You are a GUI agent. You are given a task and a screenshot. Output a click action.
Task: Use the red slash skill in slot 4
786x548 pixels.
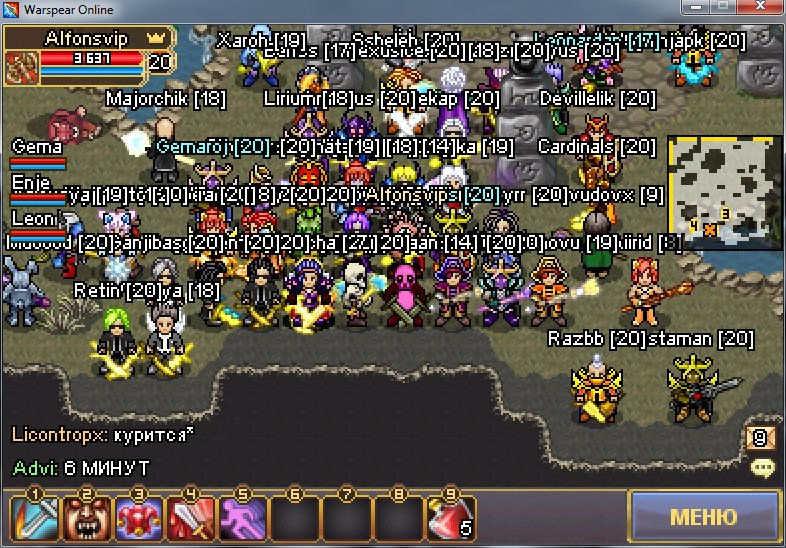tap(189, 518)
